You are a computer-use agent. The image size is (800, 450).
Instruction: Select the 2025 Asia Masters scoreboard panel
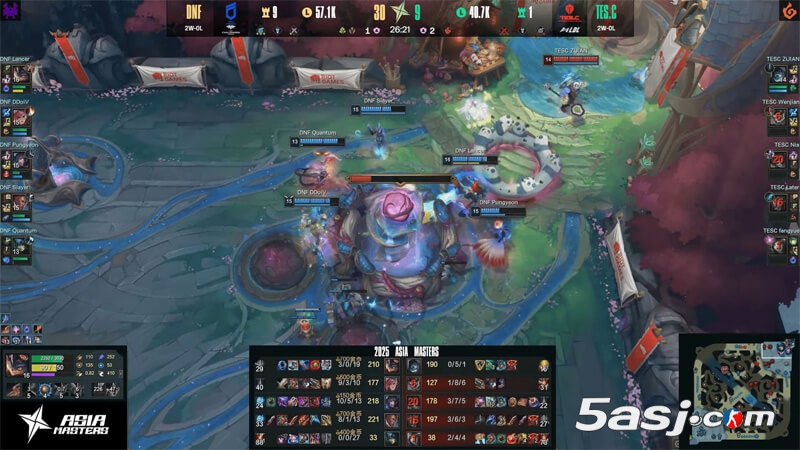click(x=401, y=397)
